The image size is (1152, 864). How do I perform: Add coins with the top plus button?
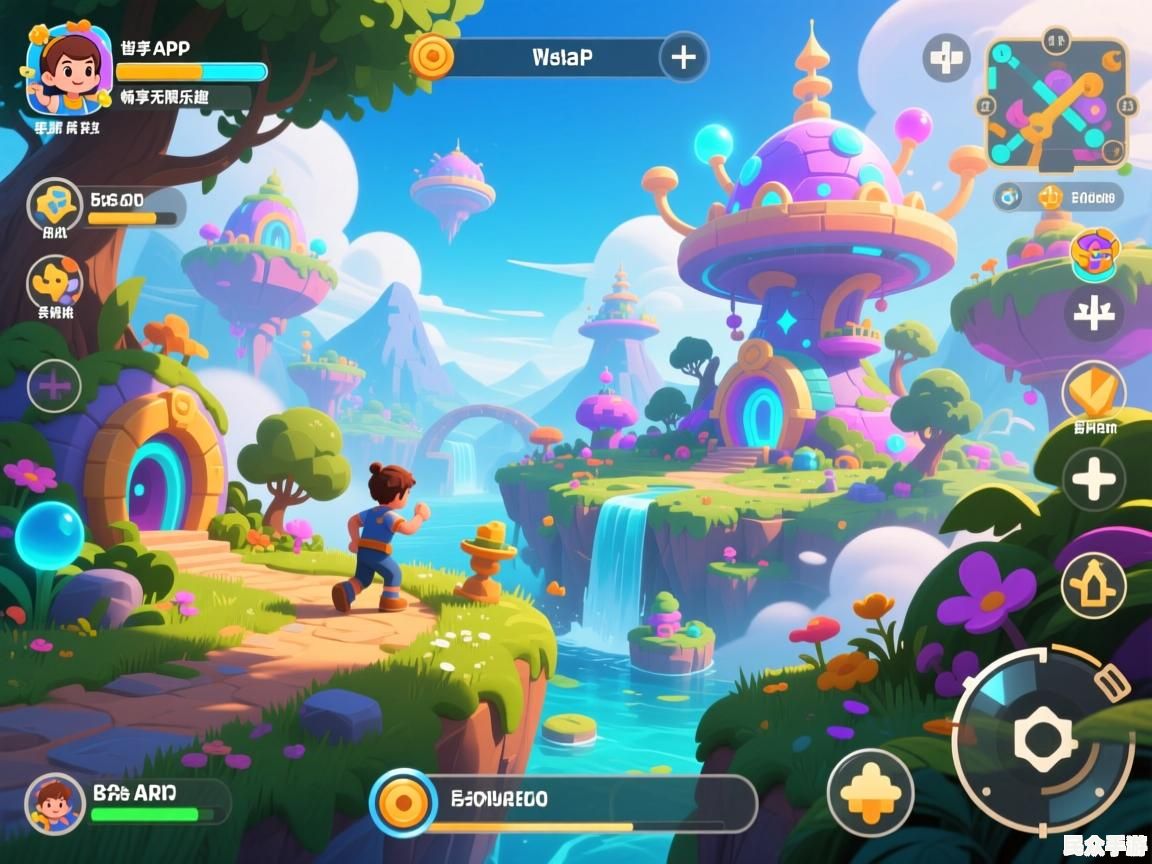click(x=684, y=57)
